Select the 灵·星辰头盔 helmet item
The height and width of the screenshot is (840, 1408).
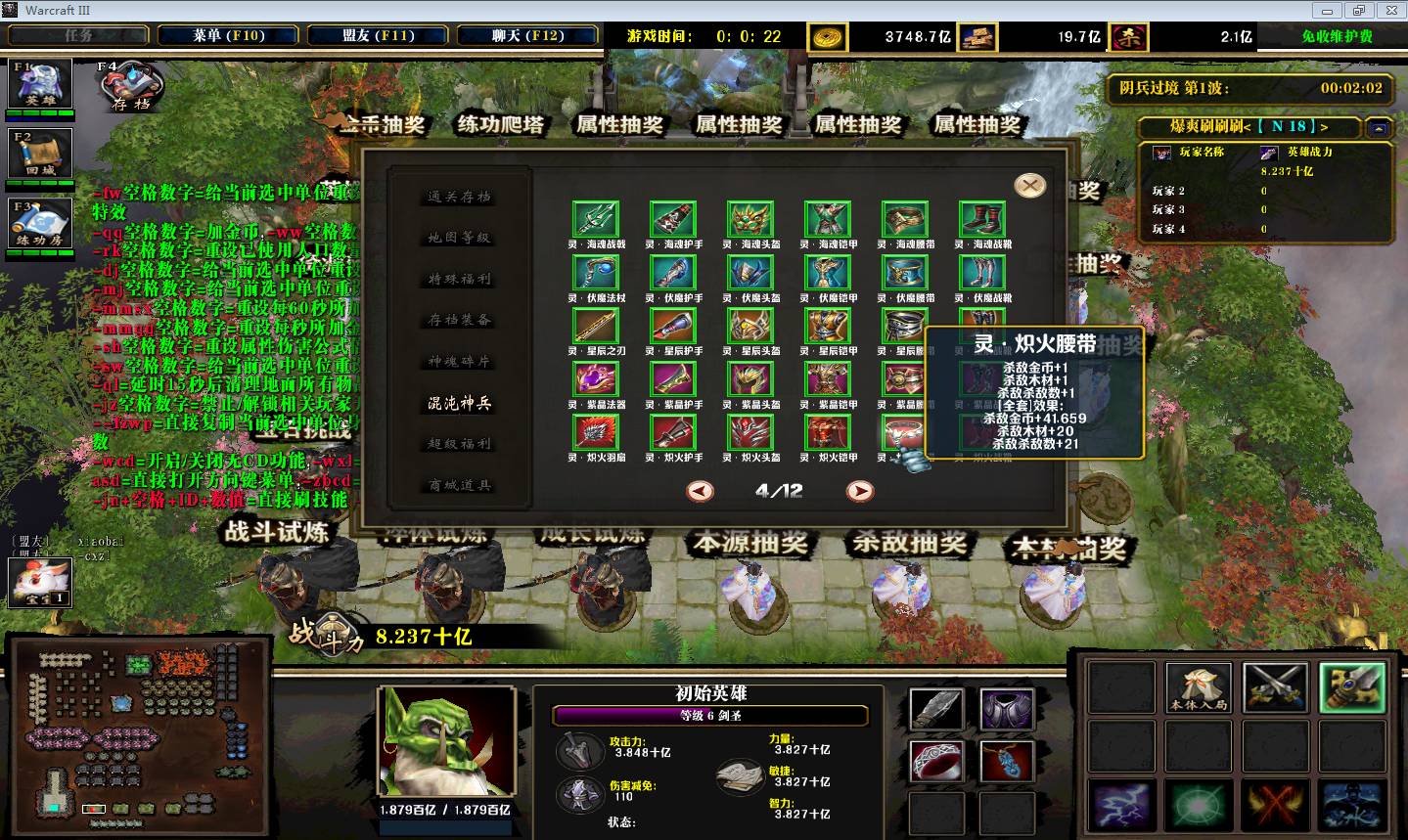tap(750, 326)
